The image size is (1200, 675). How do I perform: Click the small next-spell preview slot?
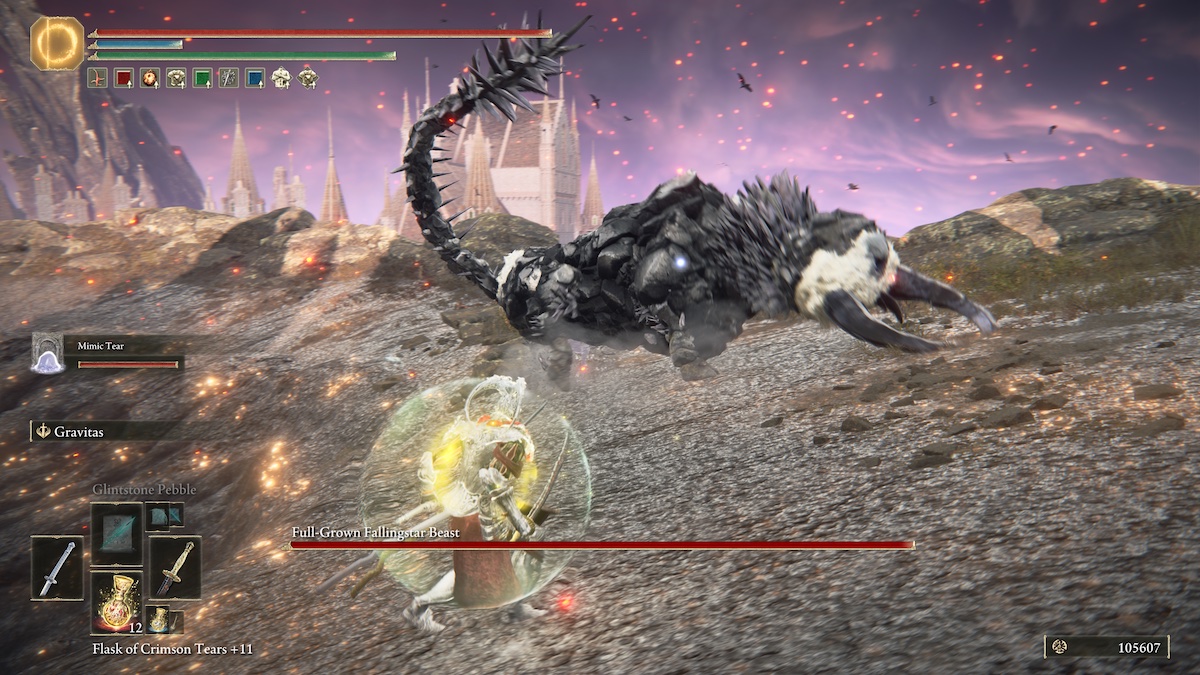164,515
